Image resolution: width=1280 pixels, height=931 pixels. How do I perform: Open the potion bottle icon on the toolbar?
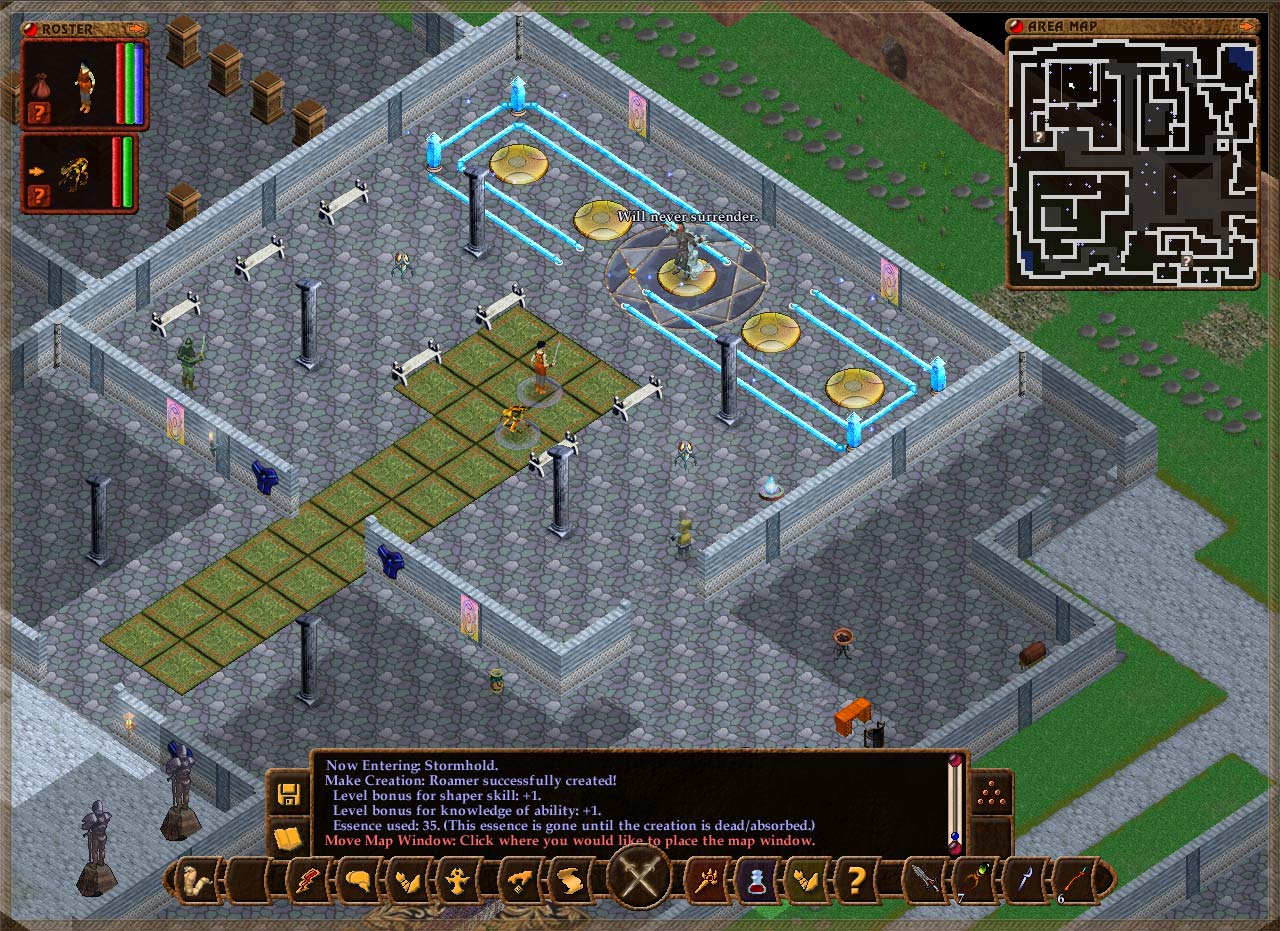pyautogui.click(x=757, y=881)
